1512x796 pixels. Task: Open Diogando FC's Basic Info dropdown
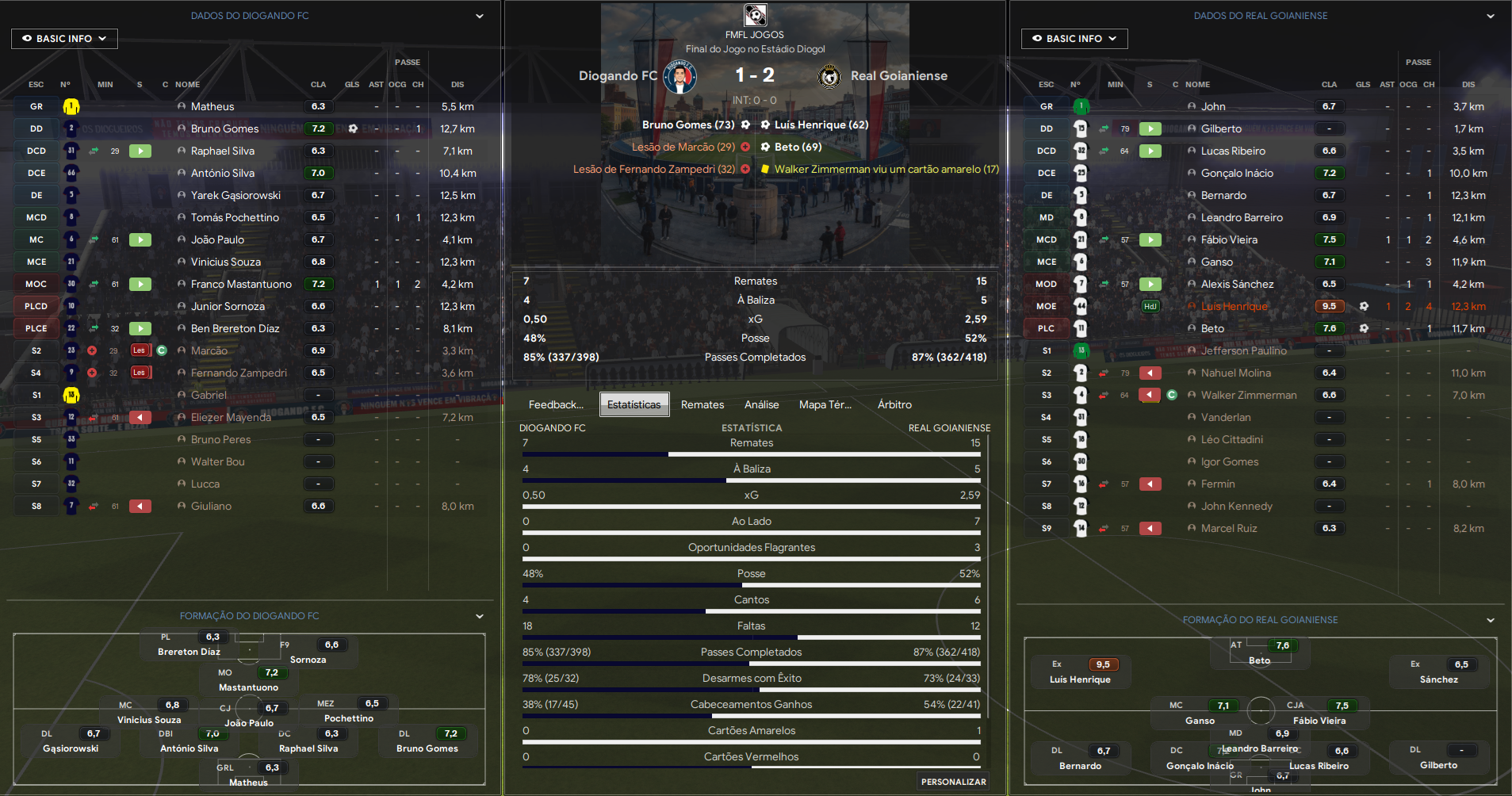64,39
